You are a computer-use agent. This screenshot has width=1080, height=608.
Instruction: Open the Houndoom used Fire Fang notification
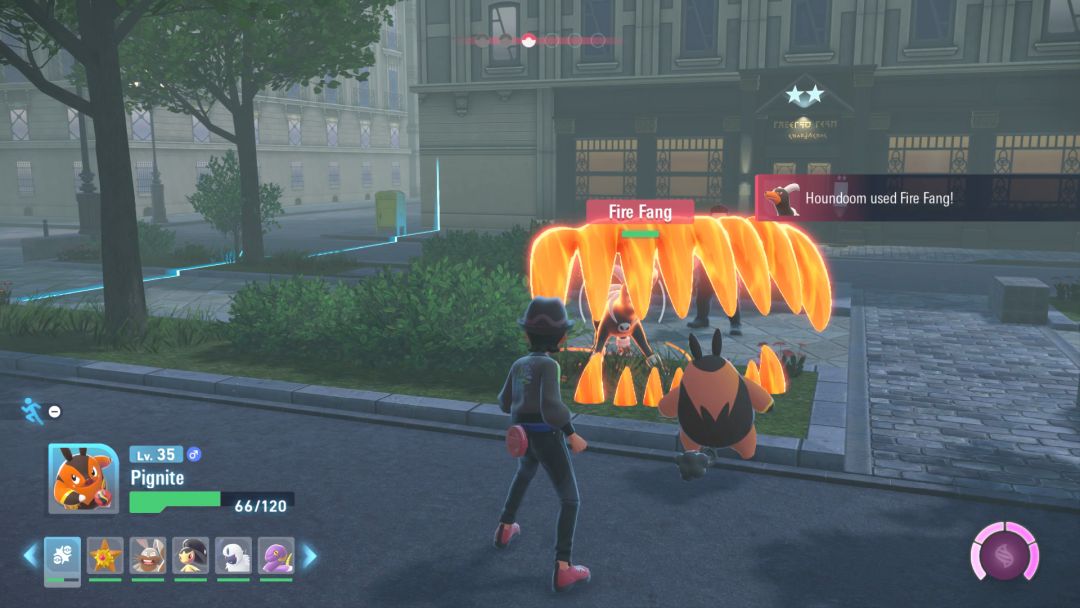pos(916,198)
